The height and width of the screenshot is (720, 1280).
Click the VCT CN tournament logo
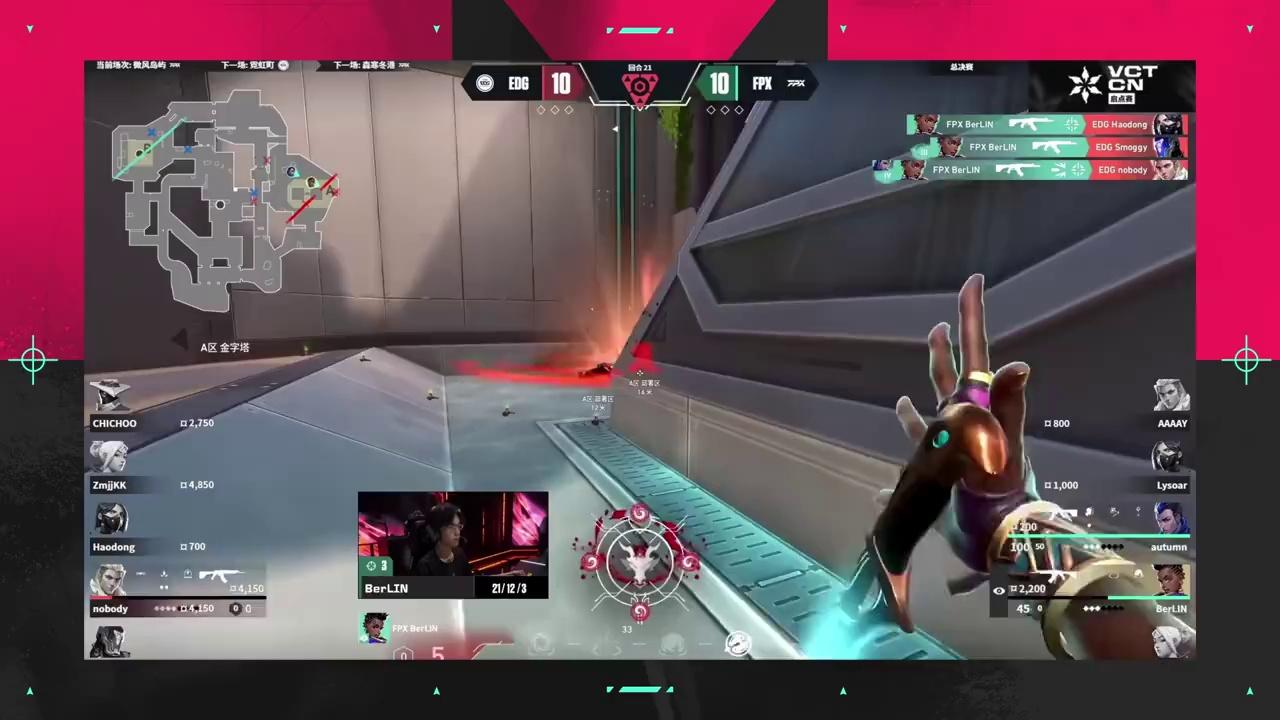click(1112, 84)
